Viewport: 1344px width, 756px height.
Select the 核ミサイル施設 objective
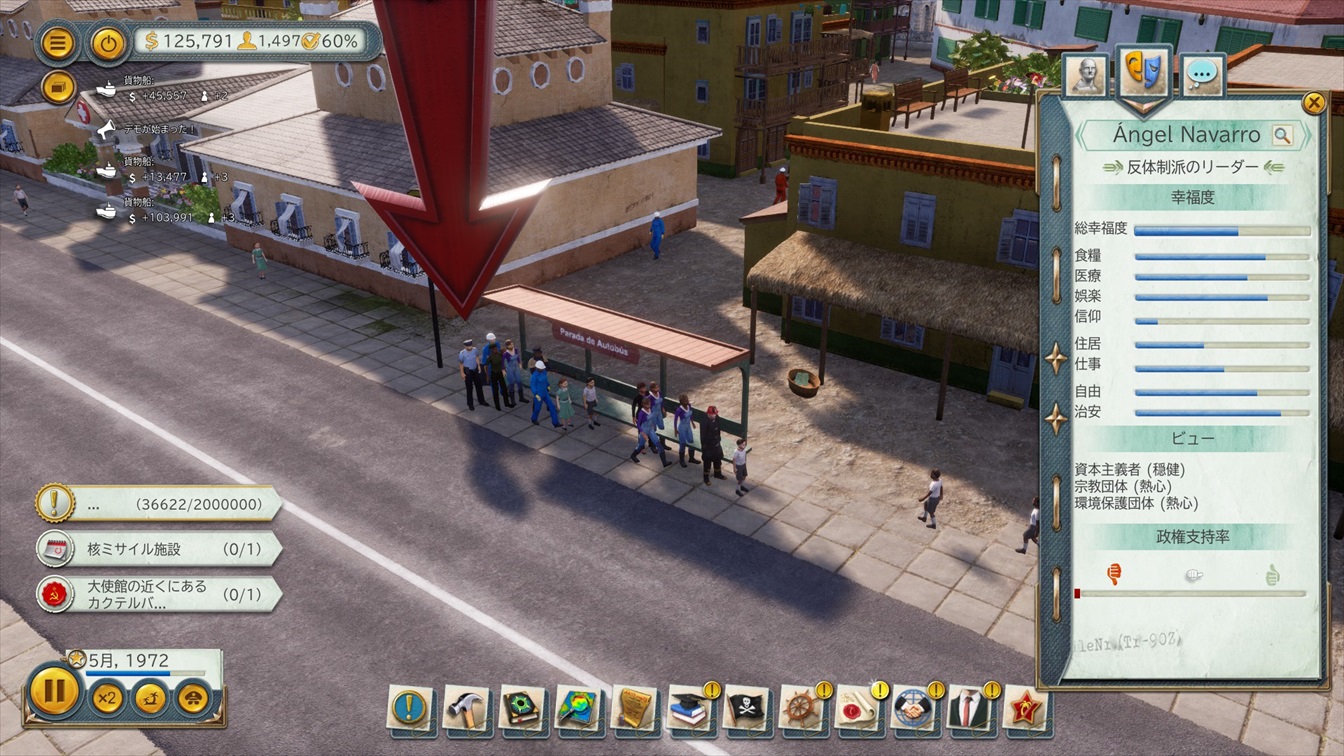160,548
